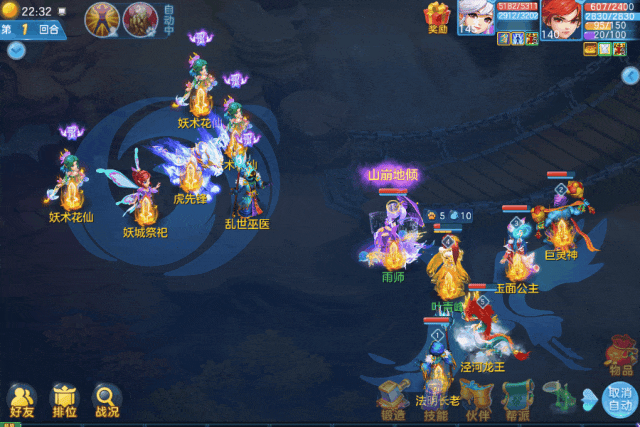640x427 pixels.
Task: Open the 技能 skills menu
Action: [x=435, y=398]
